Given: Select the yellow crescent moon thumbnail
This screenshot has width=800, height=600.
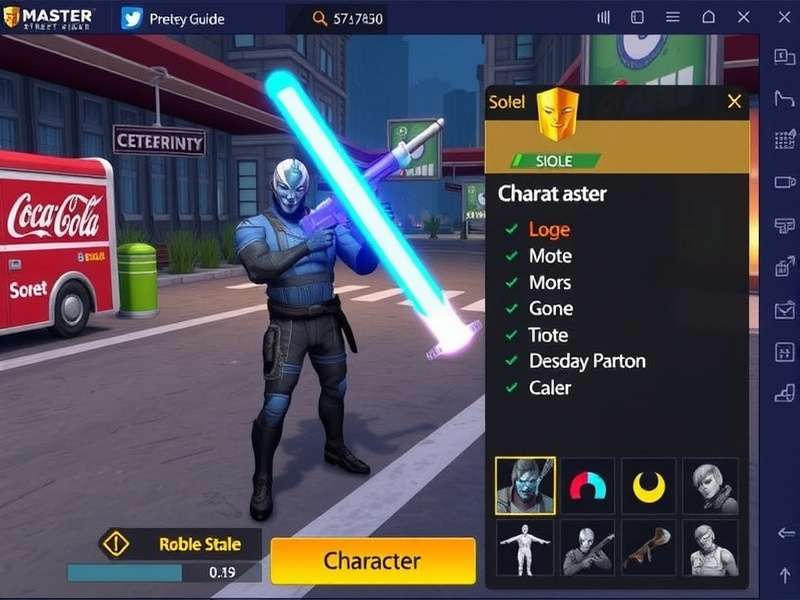Looking at the screenshot, I should [649, 486].
